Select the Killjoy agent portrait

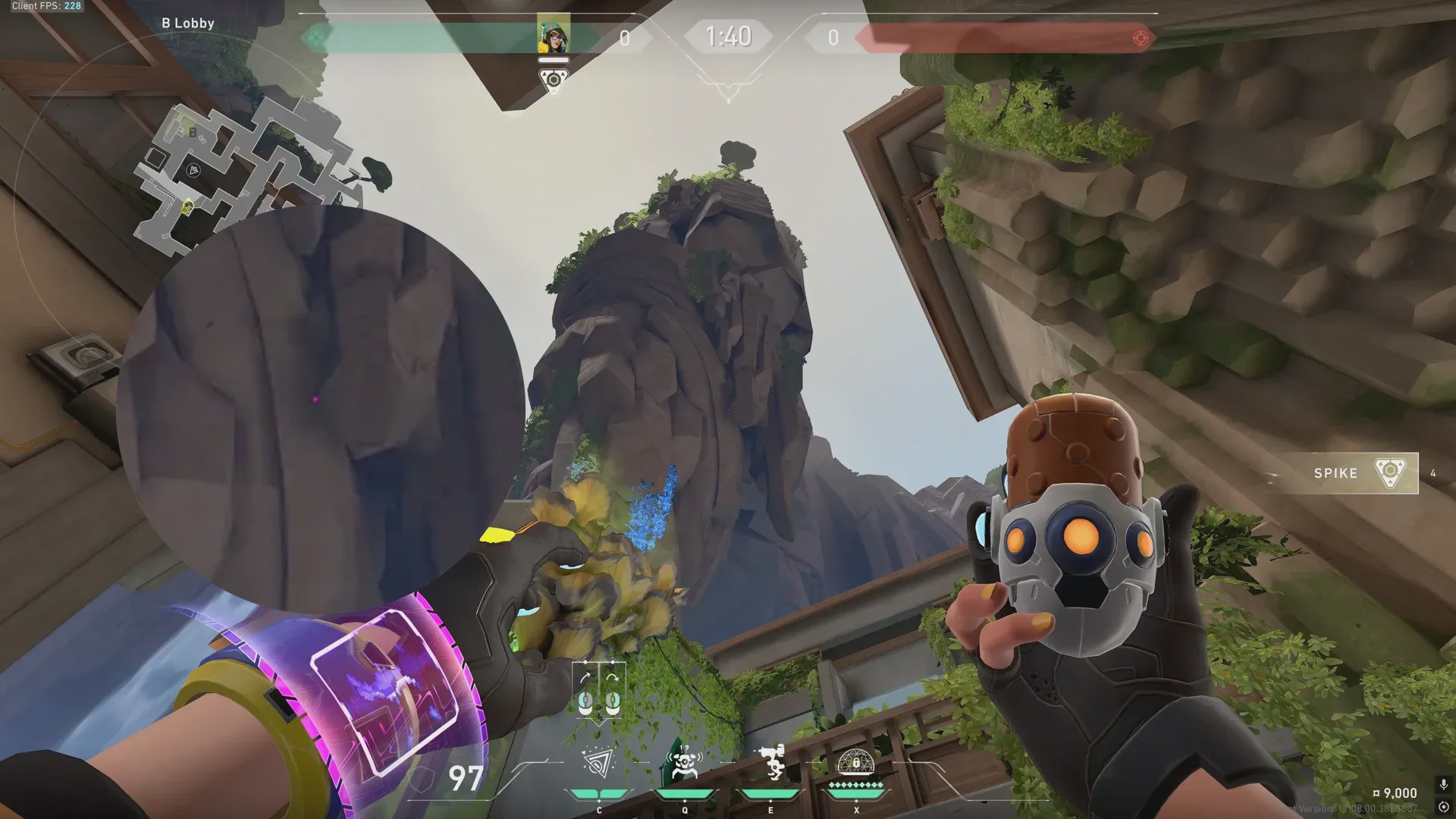coord(554,35)
